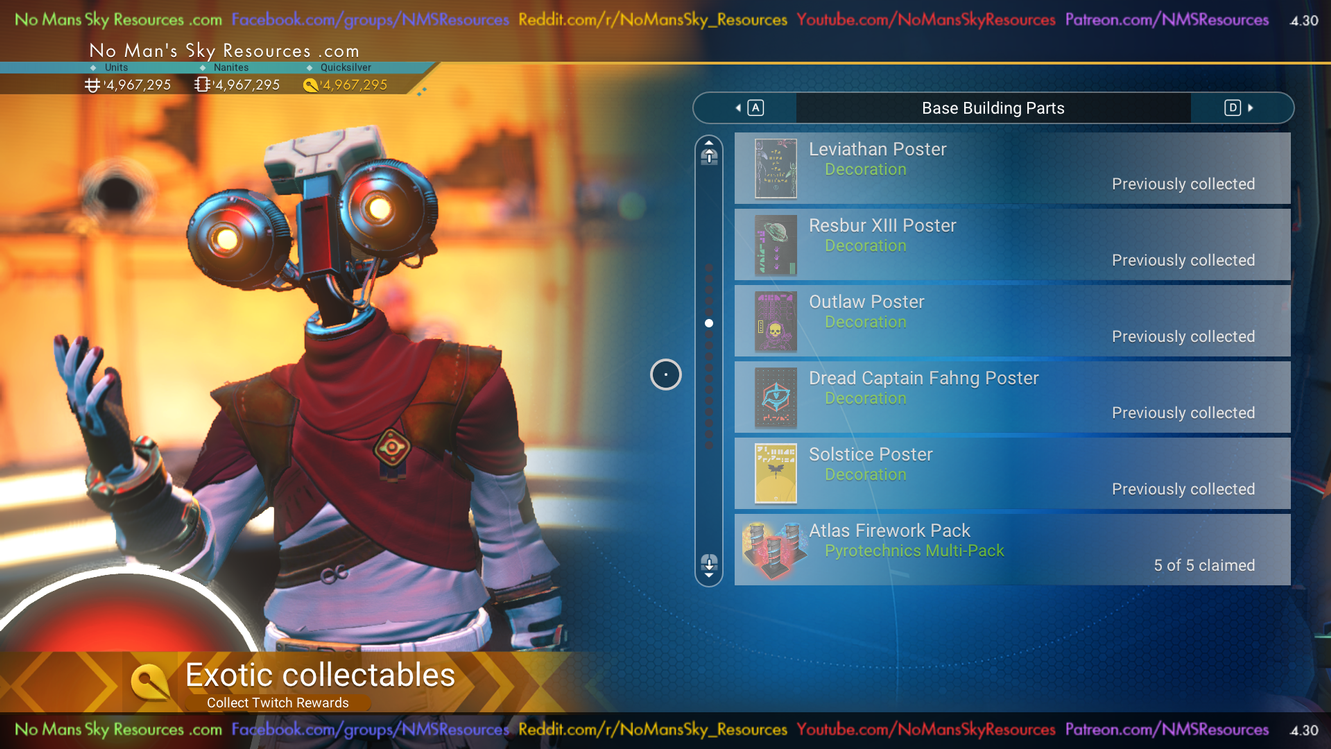Click the scroll-down arrow on the list

[709, 566]
